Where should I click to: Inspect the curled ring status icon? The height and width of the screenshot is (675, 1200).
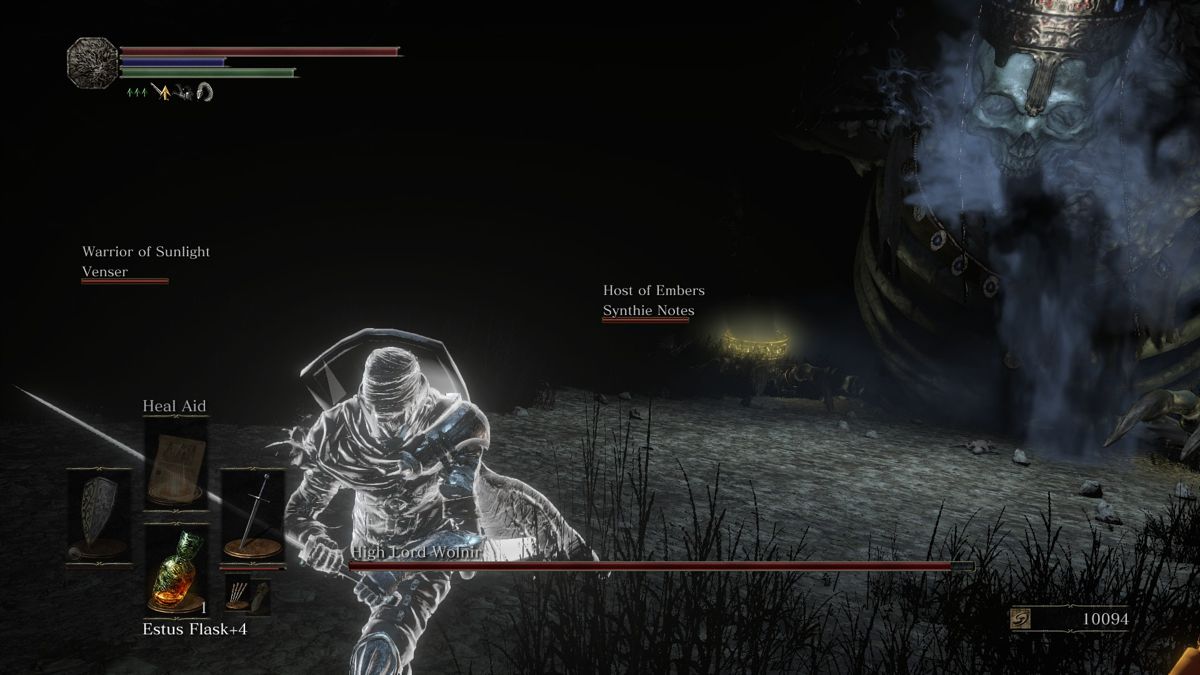click(205, 92)
